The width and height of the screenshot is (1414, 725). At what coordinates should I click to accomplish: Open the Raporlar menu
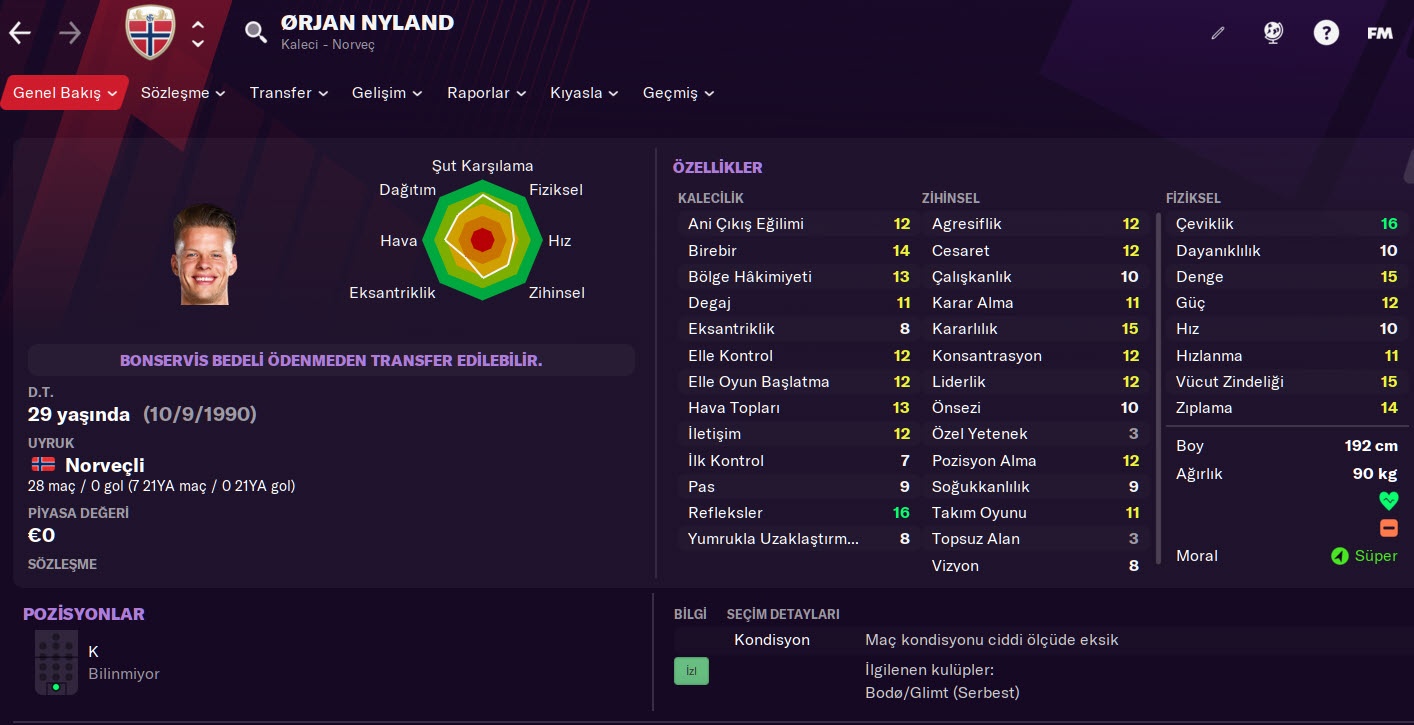[x=486, y=93]
